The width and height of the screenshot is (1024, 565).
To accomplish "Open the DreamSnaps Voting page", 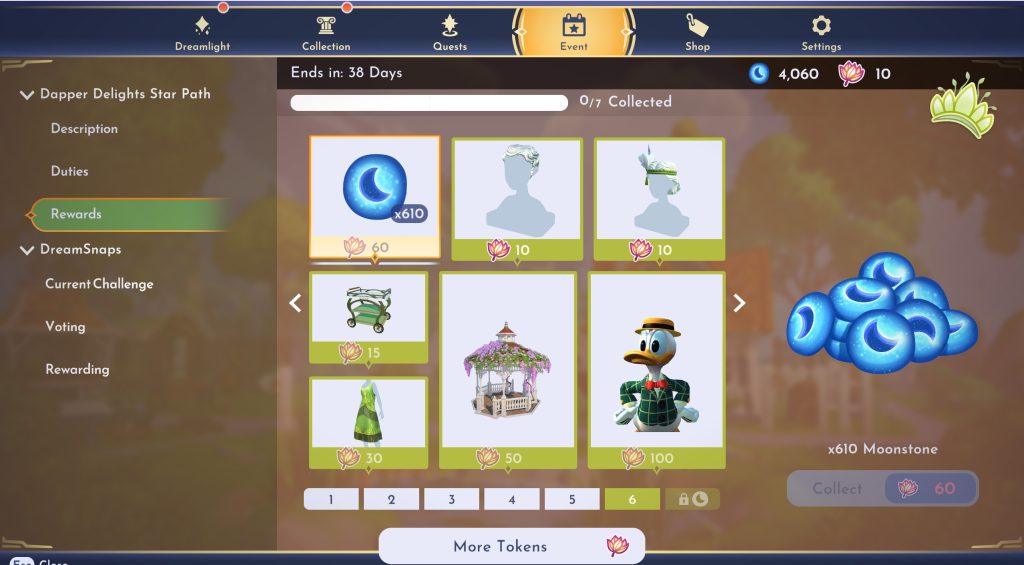I will pyautogui.click(x=65, y=327).
